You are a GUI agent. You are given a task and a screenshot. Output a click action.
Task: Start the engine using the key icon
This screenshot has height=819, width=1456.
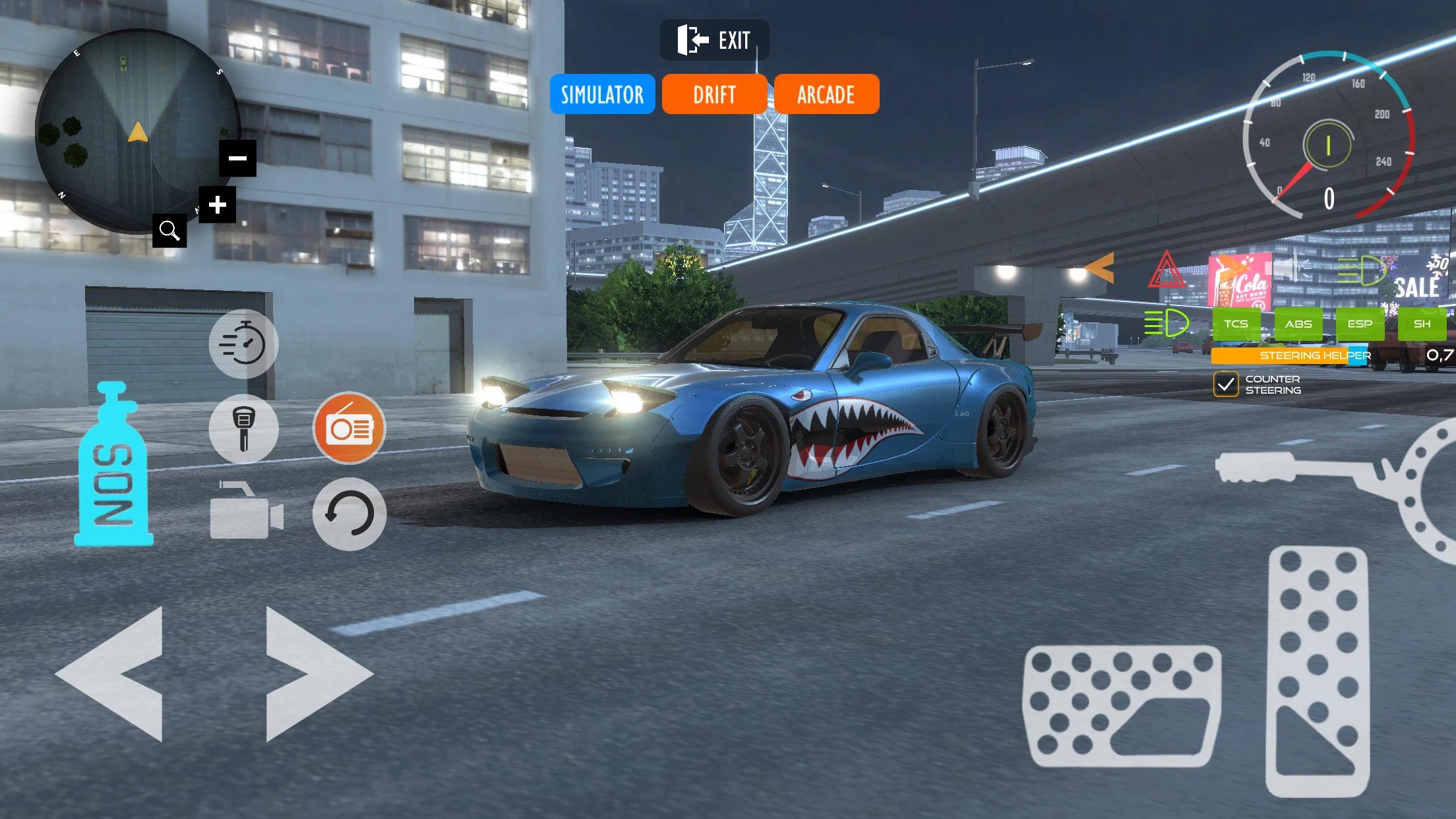click(243, 428)
